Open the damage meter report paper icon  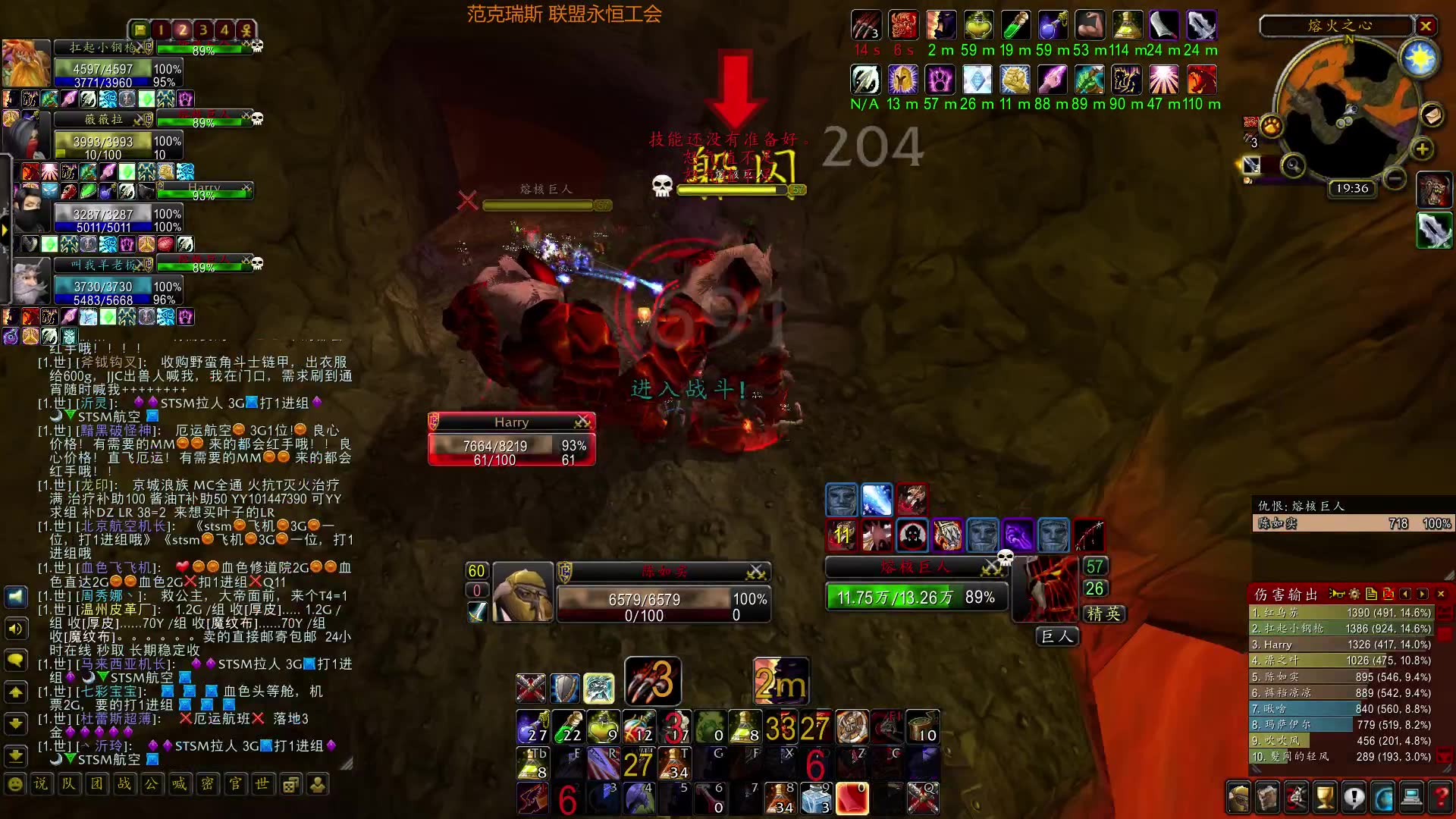pyautogui.click(x=1370, y=592)
